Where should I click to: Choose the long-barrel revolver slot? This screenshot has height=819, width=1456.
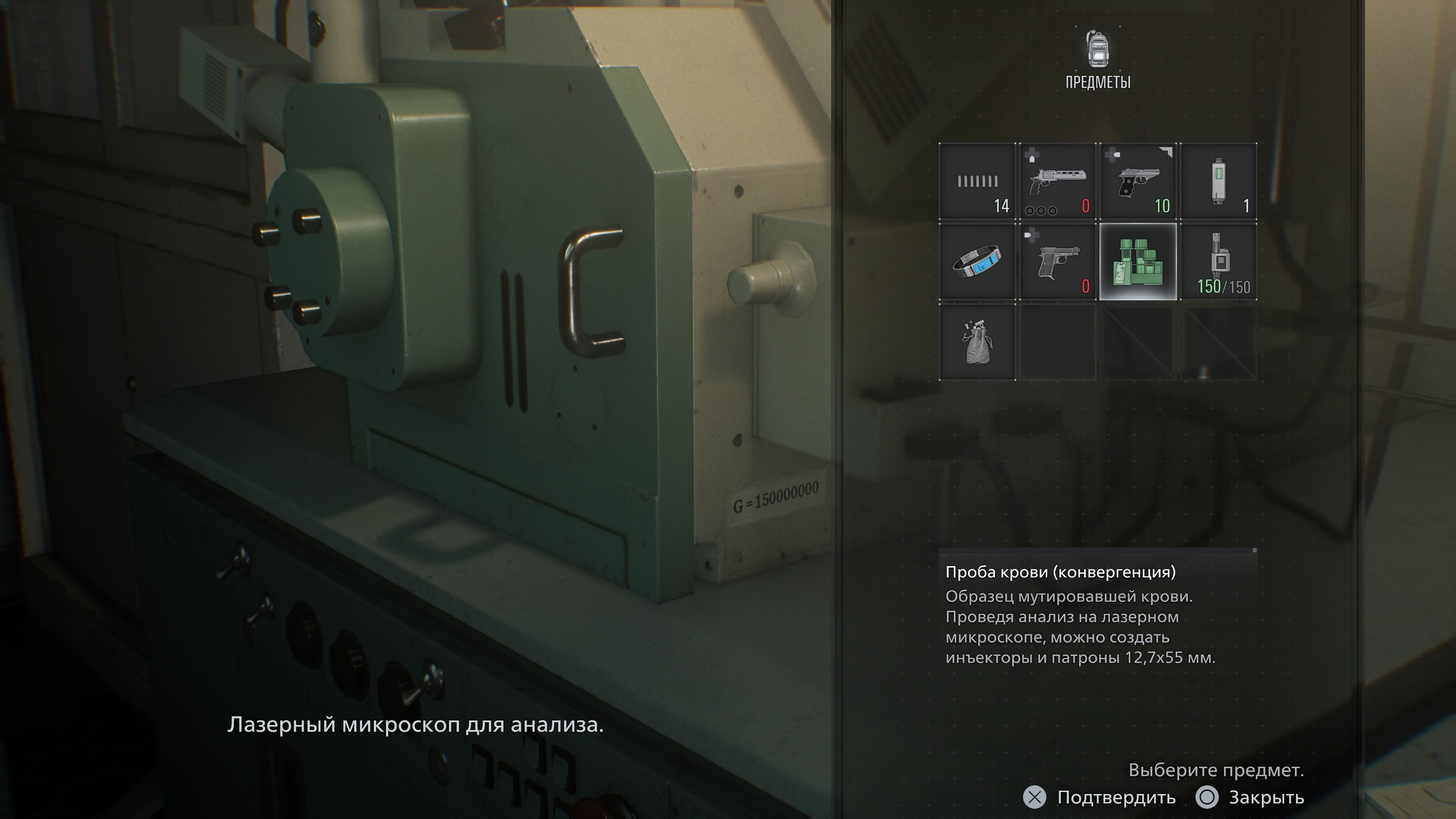[x=1057, y=182]
